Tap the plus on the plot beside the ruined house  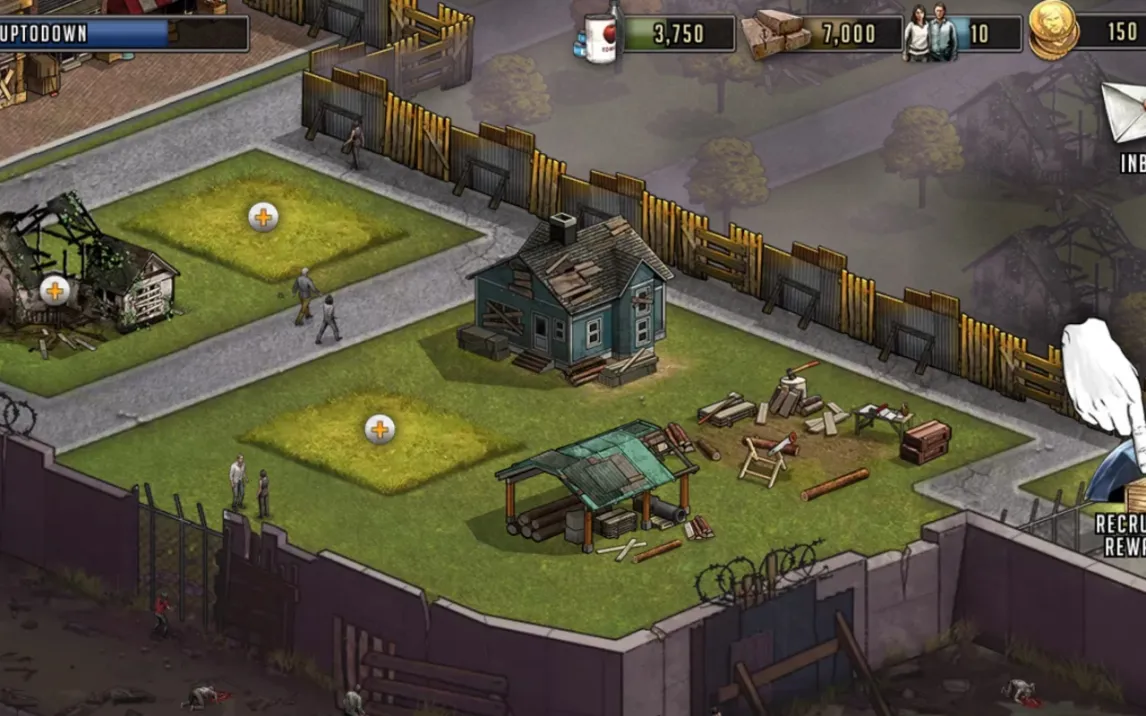[263, 216]
